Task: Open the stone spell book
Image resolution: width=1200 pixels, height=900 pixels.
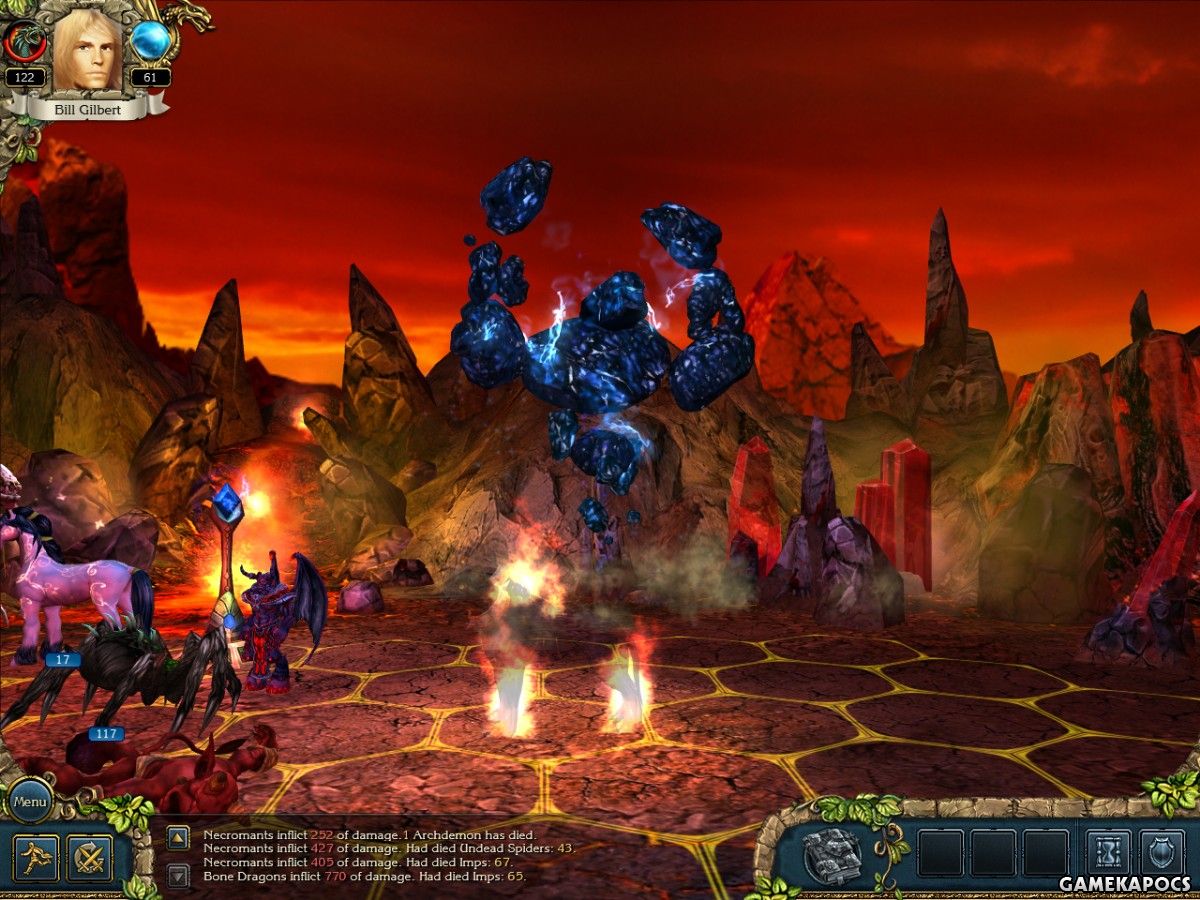Action: point(832,855)
